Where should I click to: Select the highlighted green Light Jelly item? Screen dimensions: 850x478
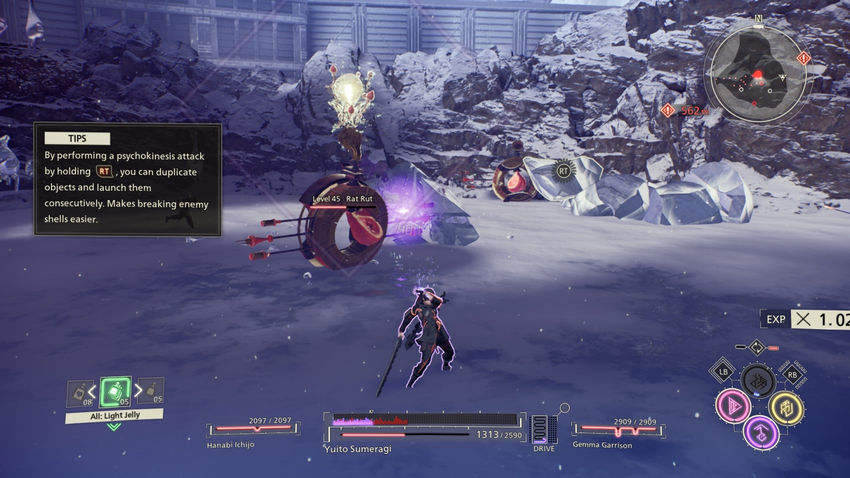coord(115,391)
